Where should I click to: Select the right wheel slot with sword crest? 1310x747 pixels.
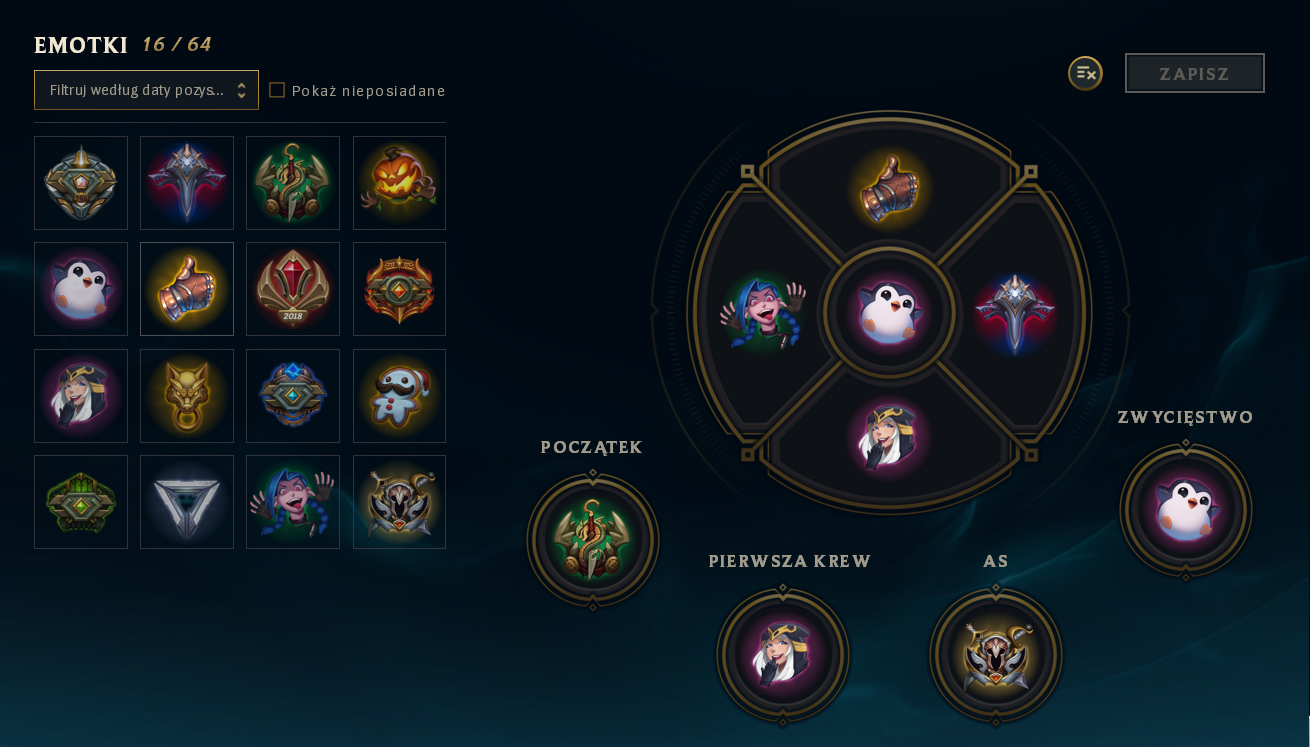(1015, 313)
